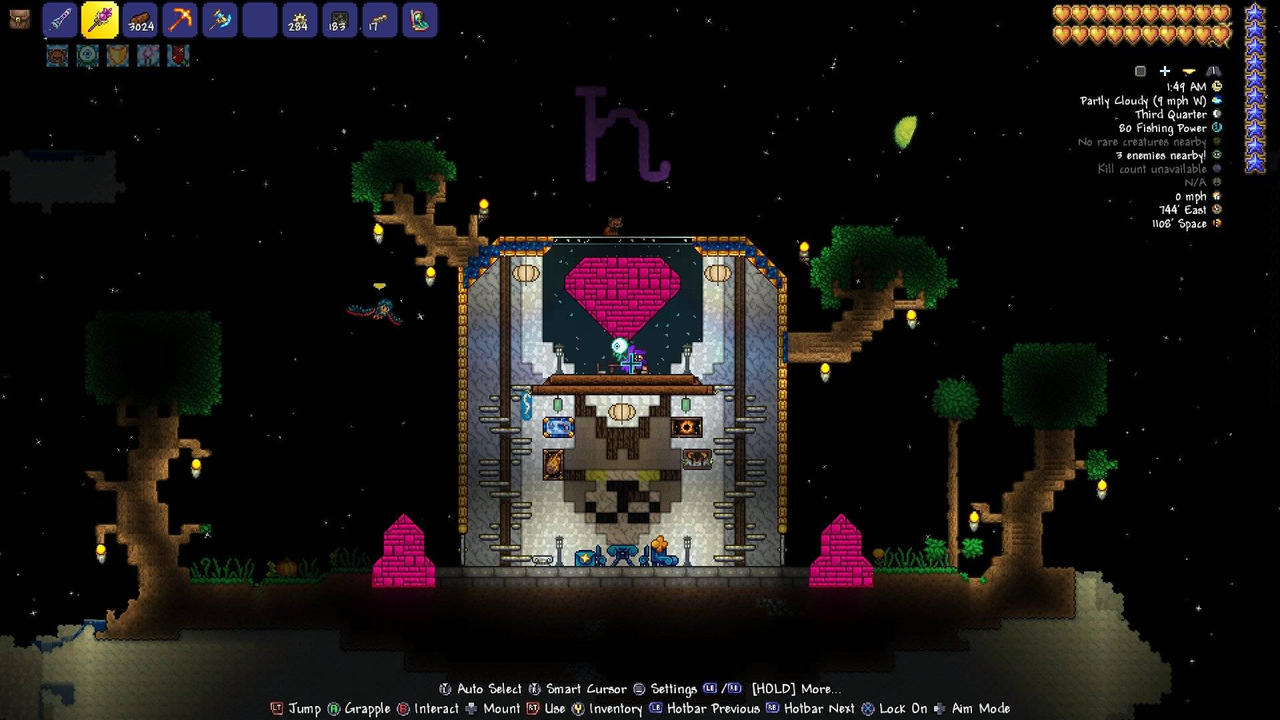Click the compass icon next to 744' East
Viewport: 1280px width, 720px height.
pyautogui.click(x=1216, y=209)
